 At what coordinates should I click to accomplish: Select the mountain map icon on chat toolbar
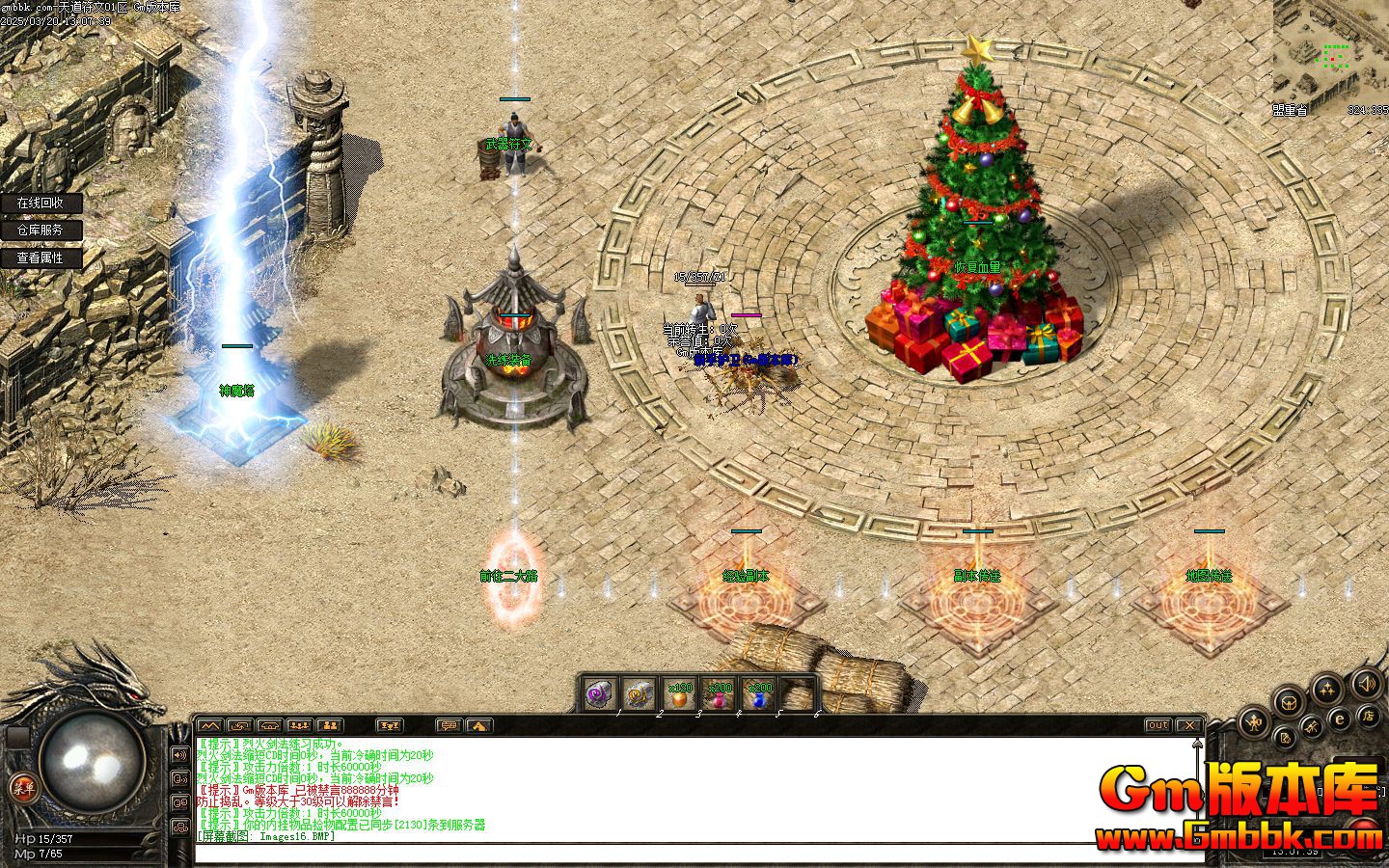tap(208, 725)
